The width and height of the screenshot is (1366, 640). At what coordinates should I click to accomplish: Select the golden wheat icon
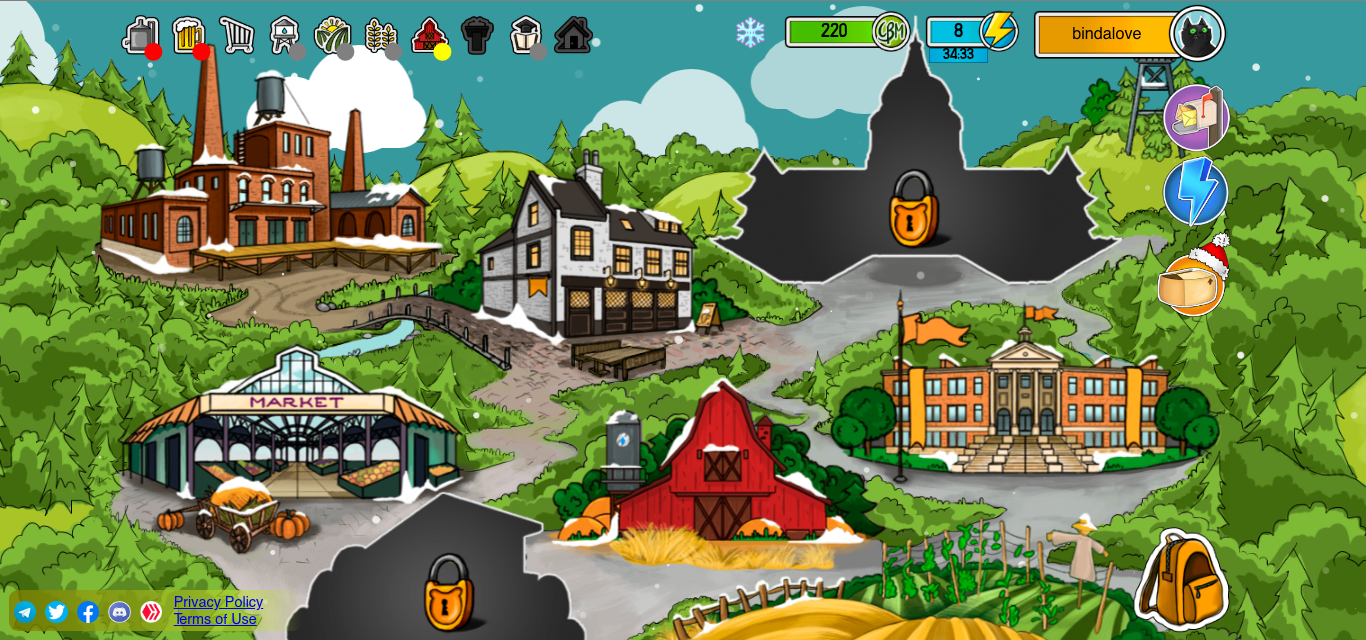pos(379,35)
